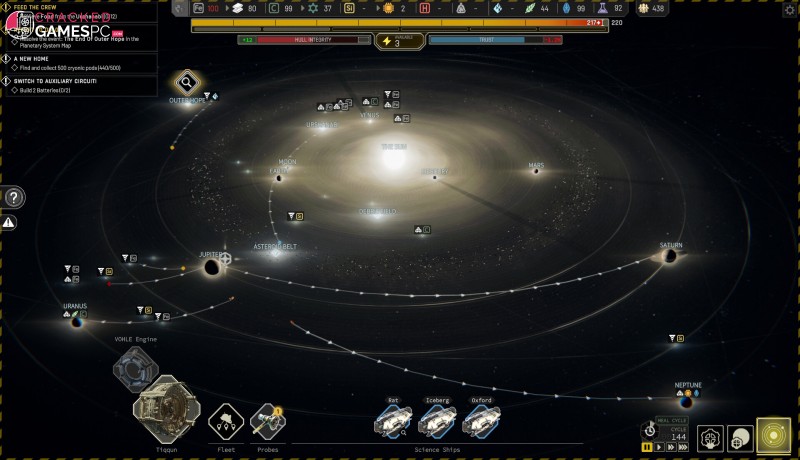Open the Probes panel
800x460 pixels.
pyautogui.click(x=268, y=421)
